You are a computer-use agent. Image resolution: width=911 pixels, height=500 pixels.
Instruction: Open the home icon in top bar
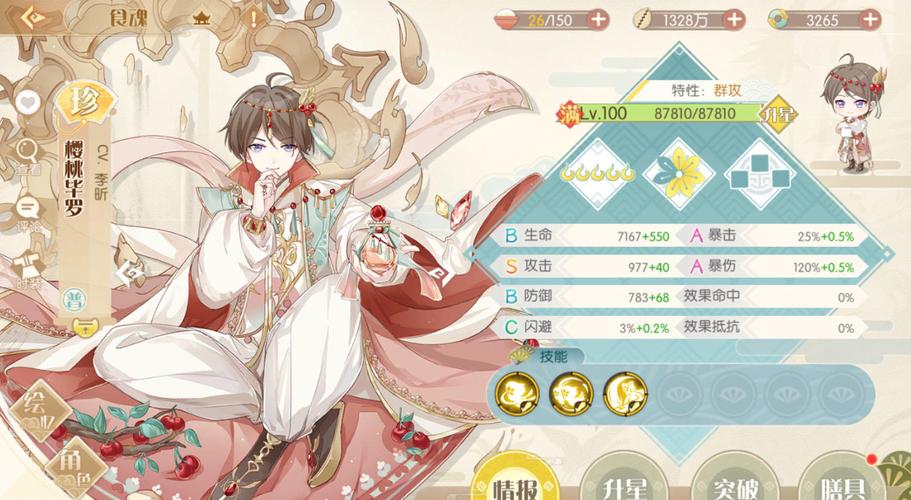point(203,18)
